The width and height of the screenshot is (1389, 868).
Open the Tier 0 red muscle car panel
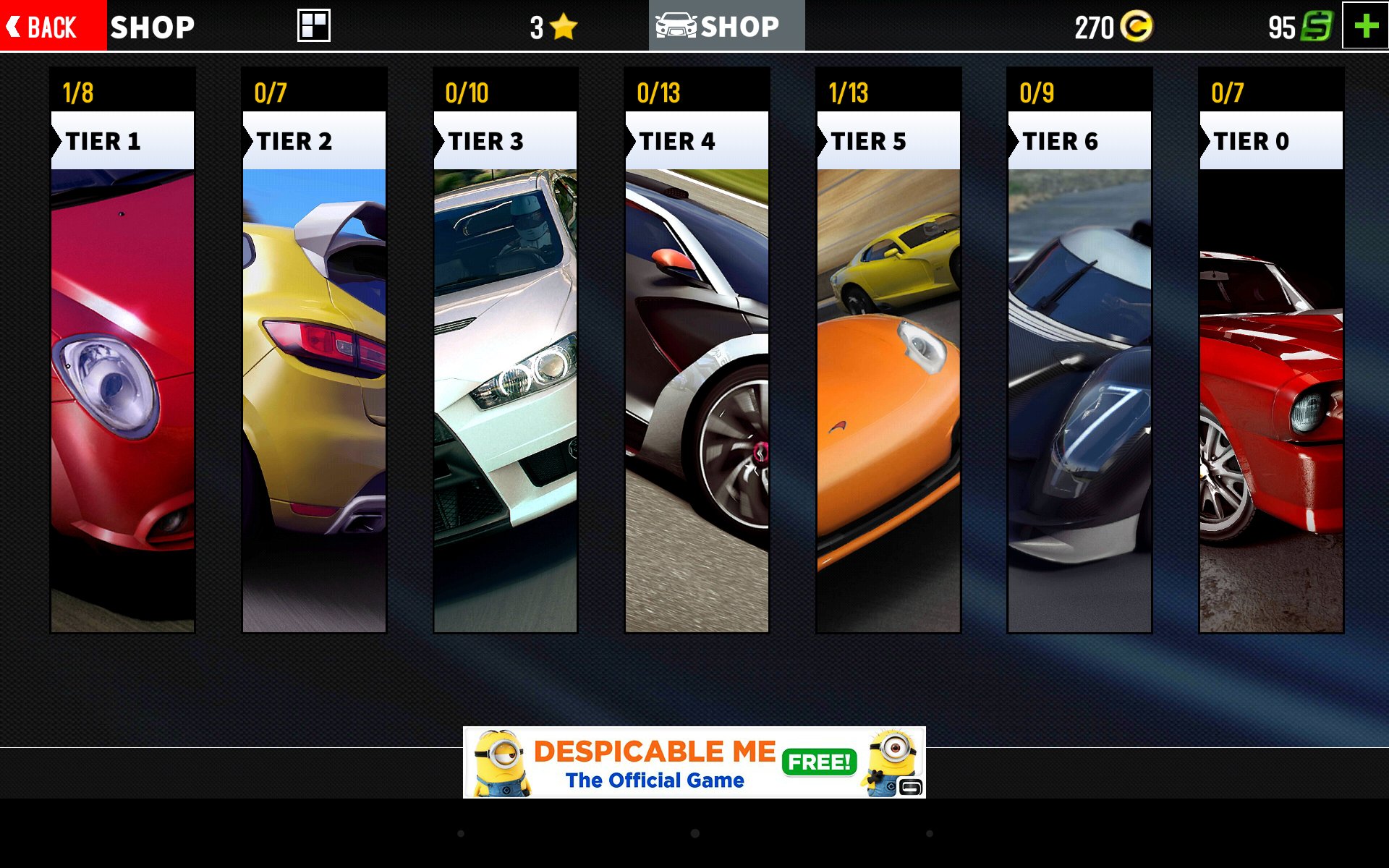1271,351
